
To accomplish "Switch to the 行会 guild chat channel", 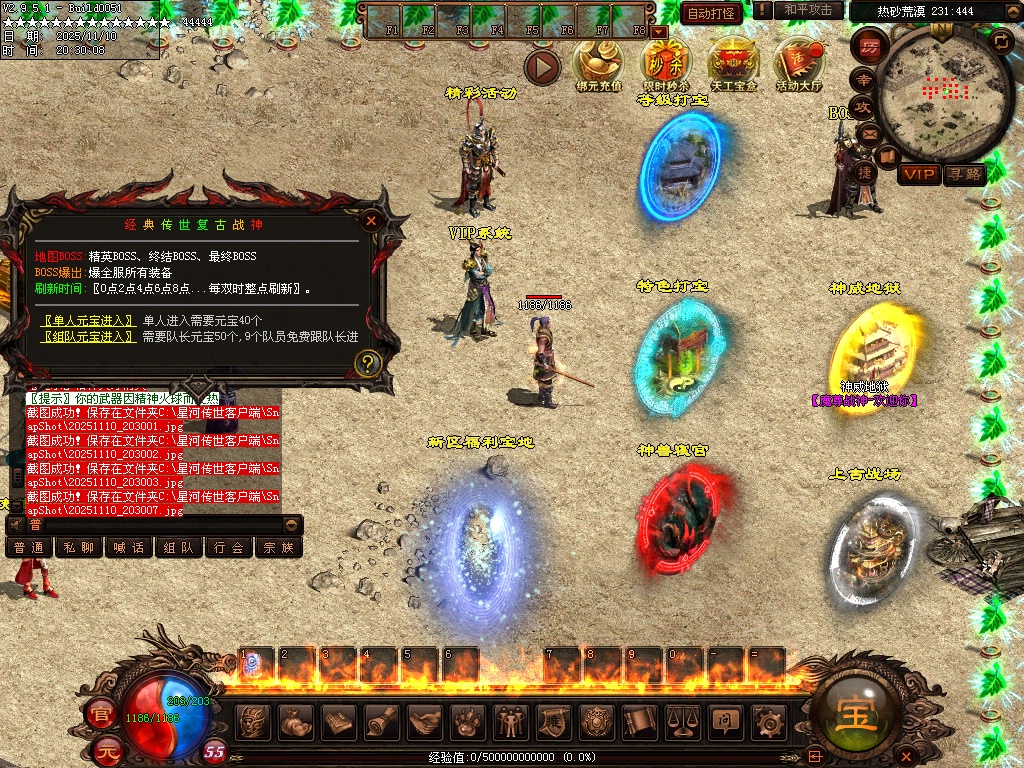I will [x=229, y=547].
